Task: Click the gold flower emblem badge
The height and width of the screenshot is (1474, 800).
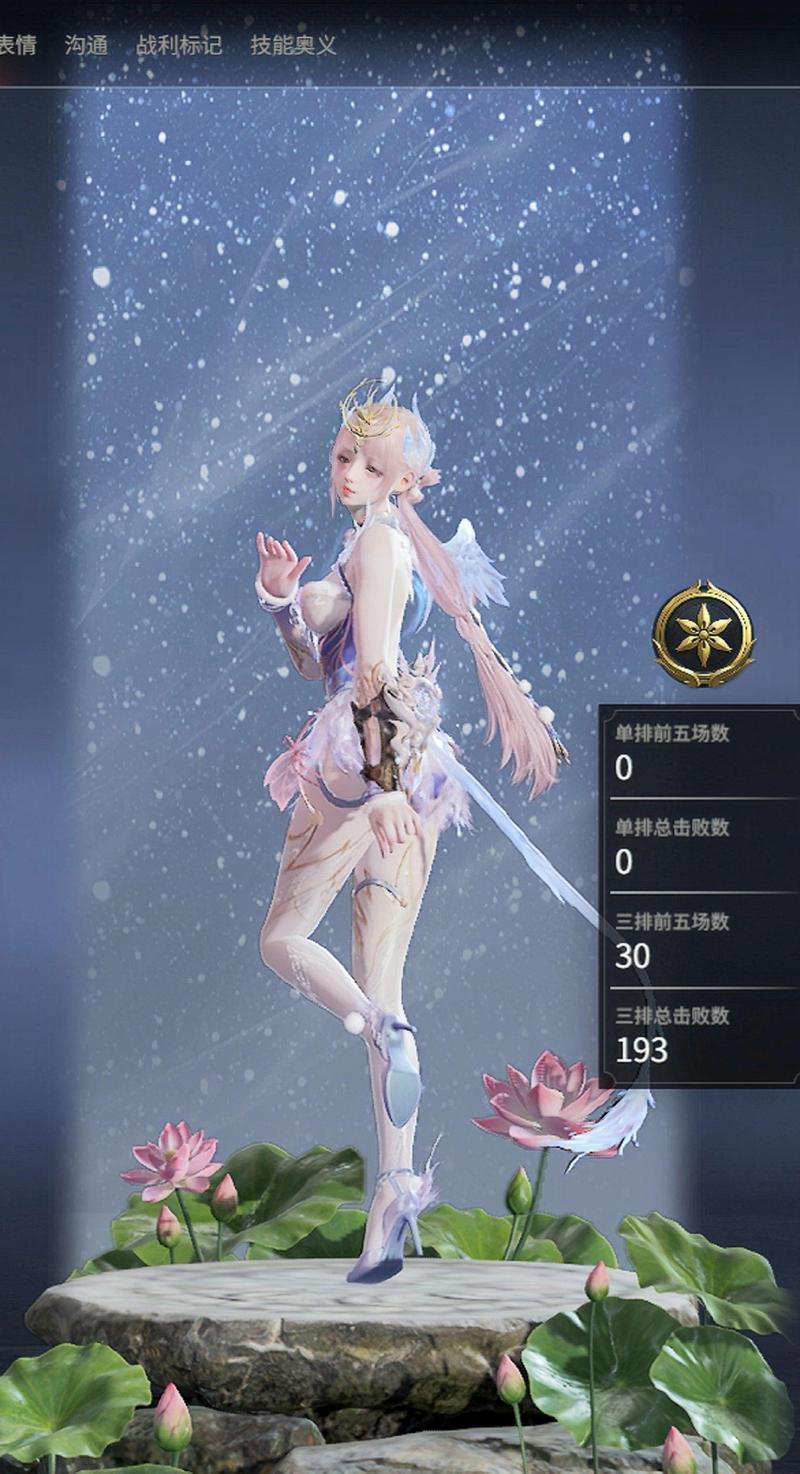Action: (703, 633)
